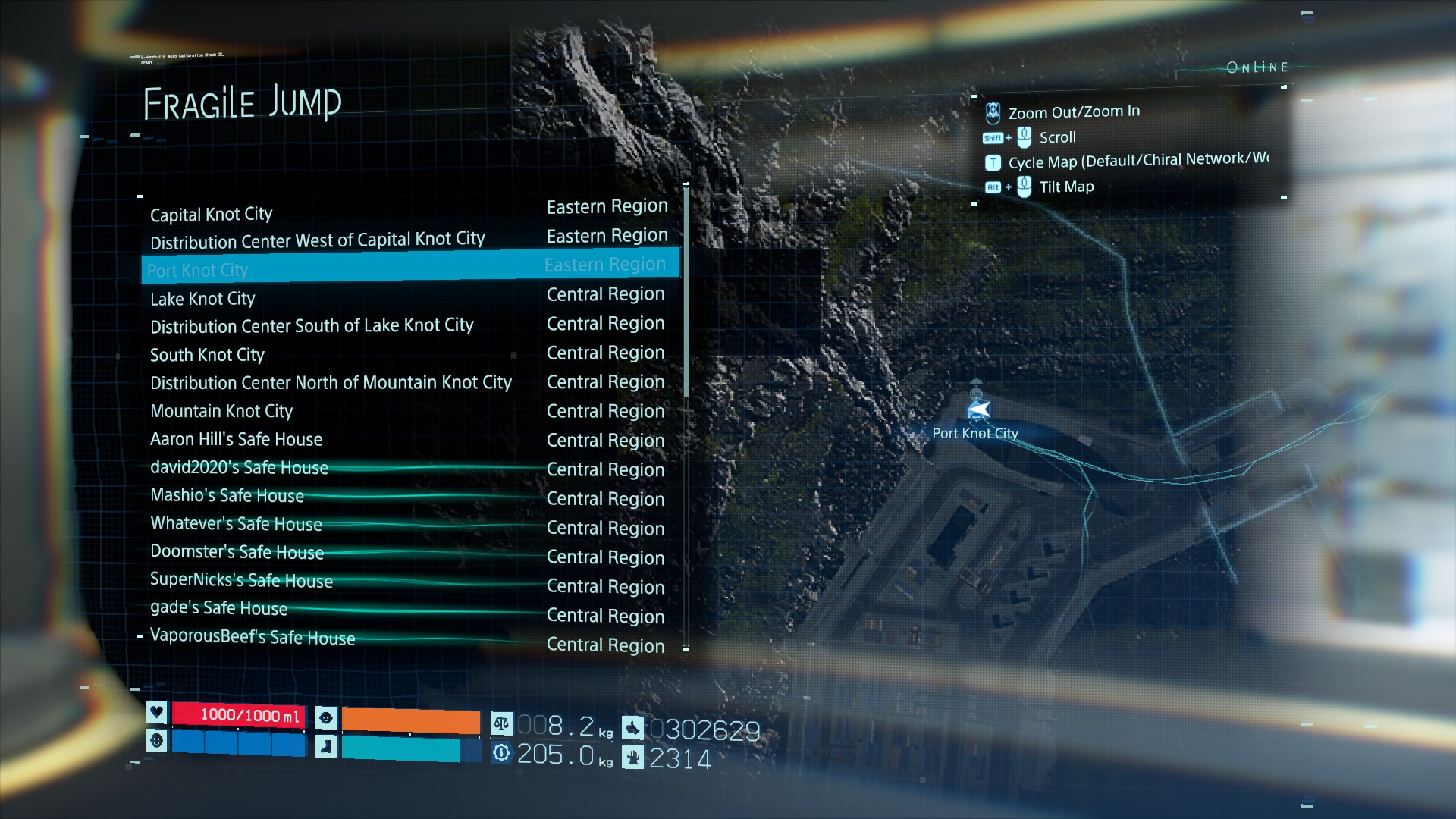Select Capital Knot City from the list
This screenshot has width=1456, height=819.
tap(212, 215)
